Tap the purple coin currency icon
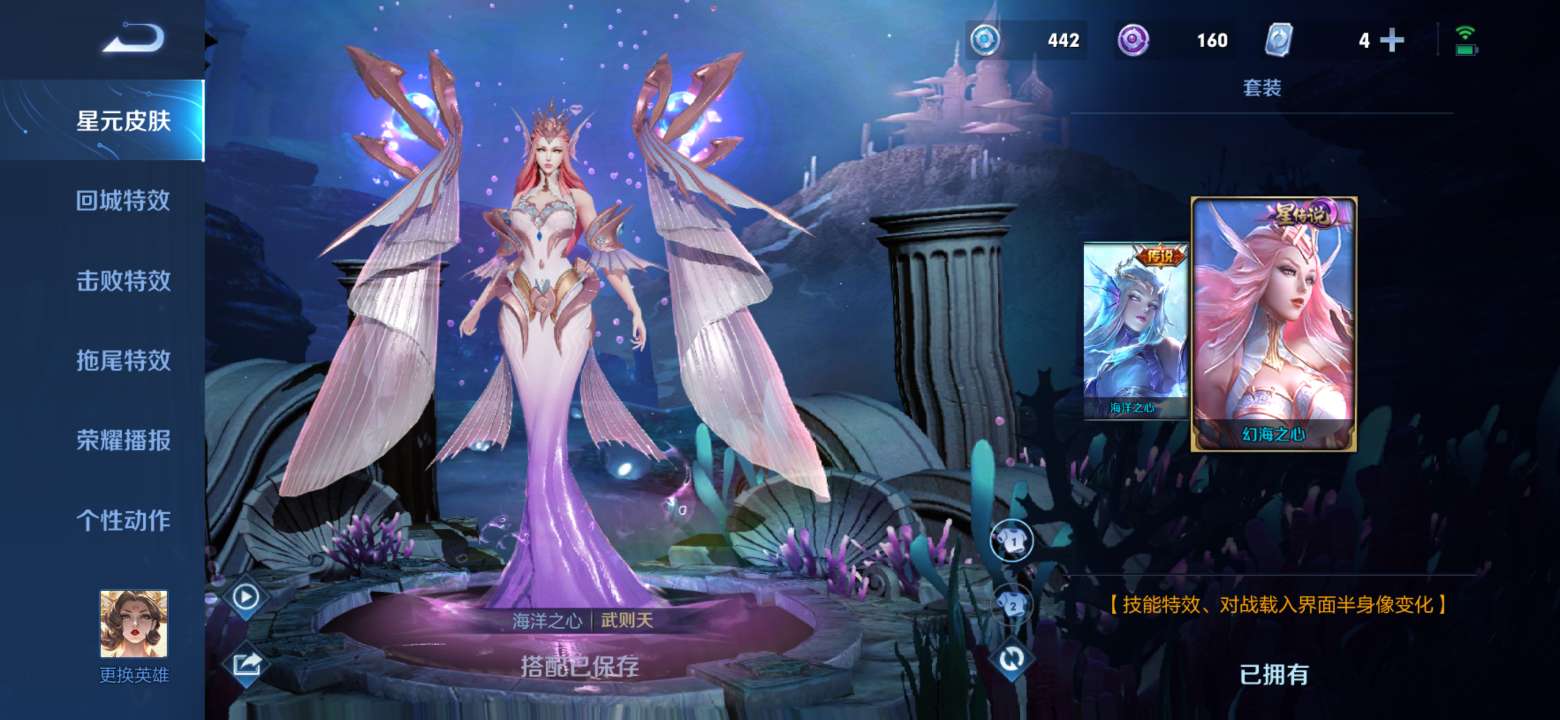Viewport: 1560px width, 720px height. [x=1135, y=41]
